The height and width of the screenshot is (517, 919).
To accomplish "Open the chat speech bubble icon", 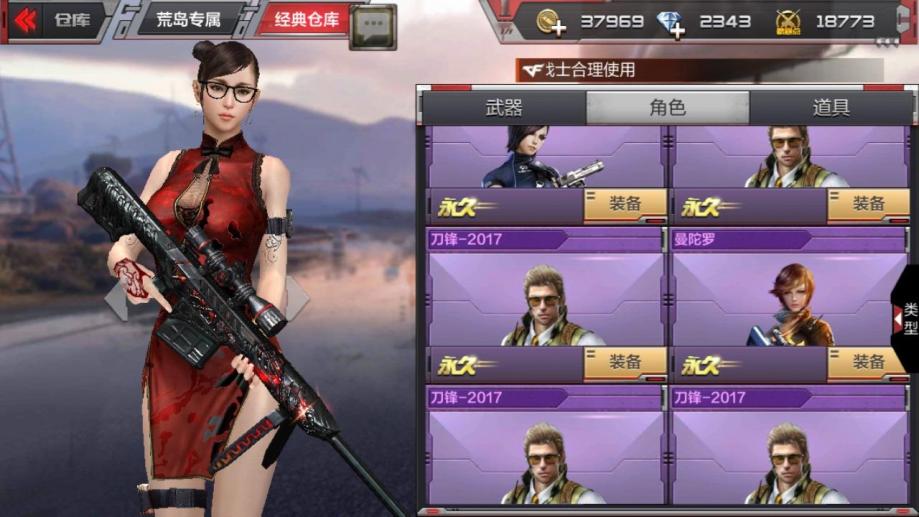I will [x=372, y=27].
